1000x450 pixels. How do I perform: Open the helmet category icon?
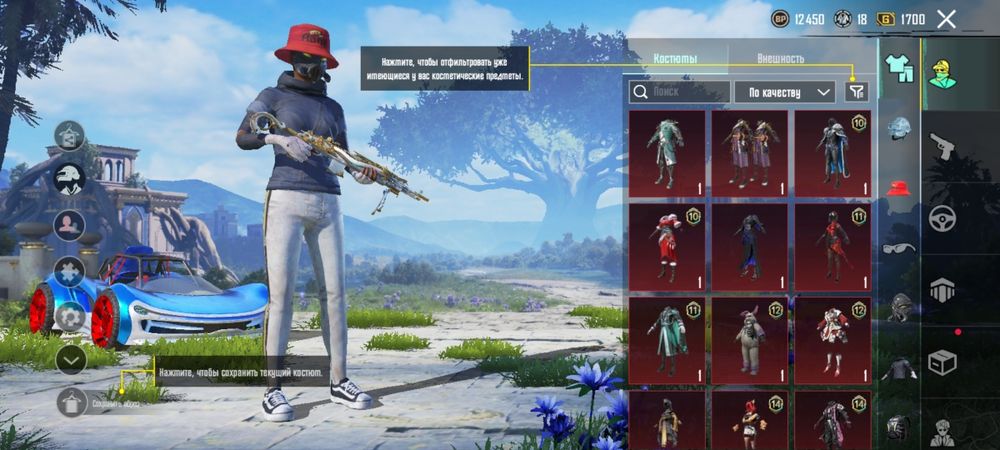pyautogui.click(x=900, y=127)
